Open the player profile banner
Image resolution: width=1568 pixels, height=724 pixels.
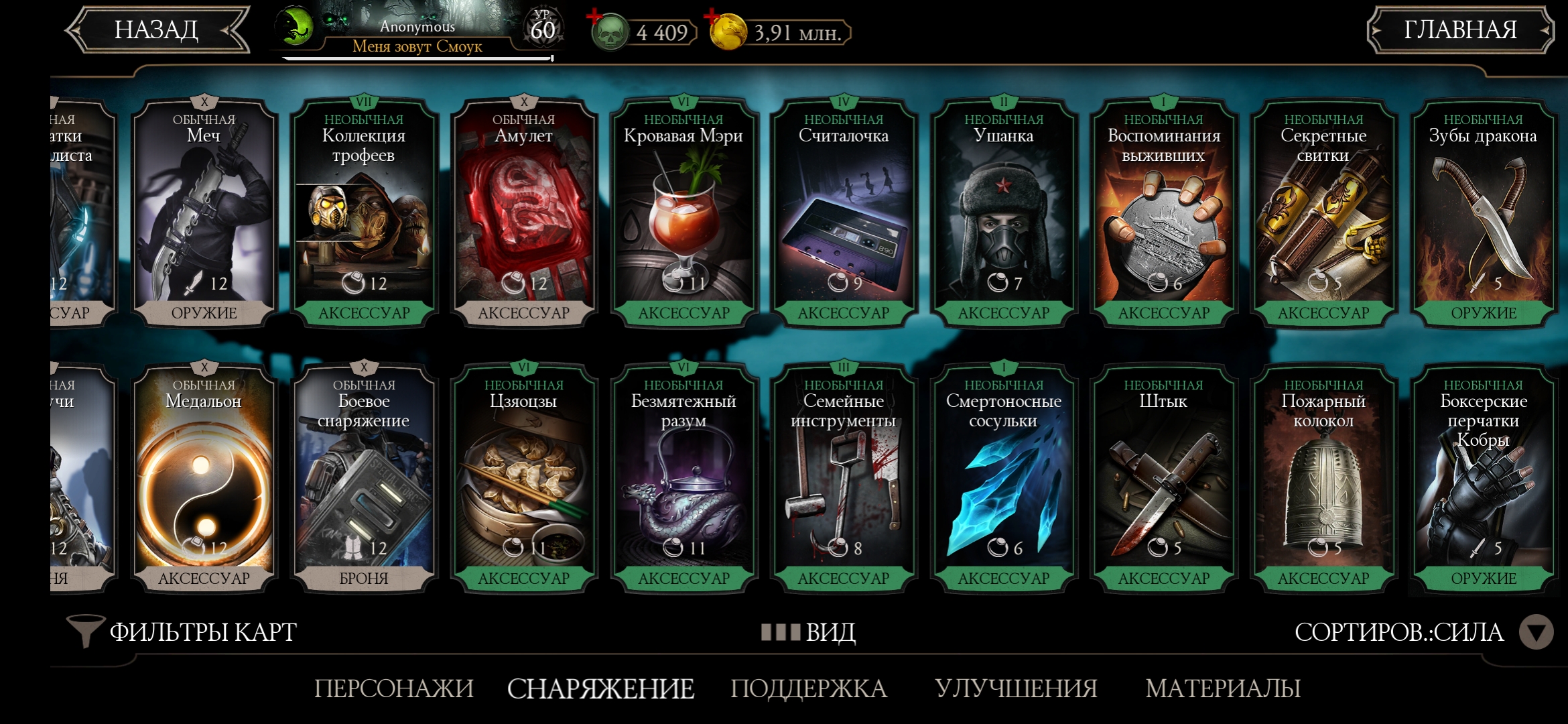pyautogui.click(x=417, y=32)
